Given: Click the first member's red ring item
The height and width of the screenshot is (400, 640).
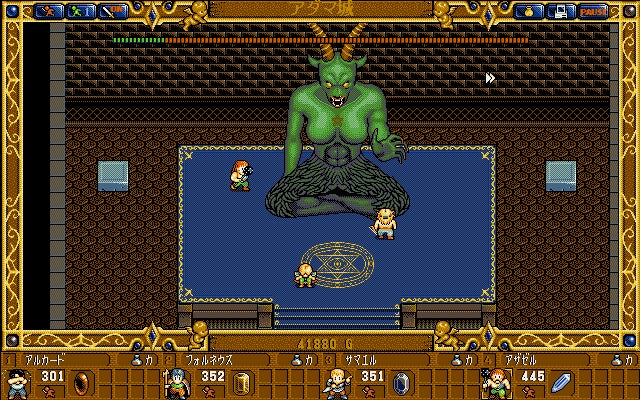Looking at the screenshot, I should pyautogui.click(x=83, y=382).
